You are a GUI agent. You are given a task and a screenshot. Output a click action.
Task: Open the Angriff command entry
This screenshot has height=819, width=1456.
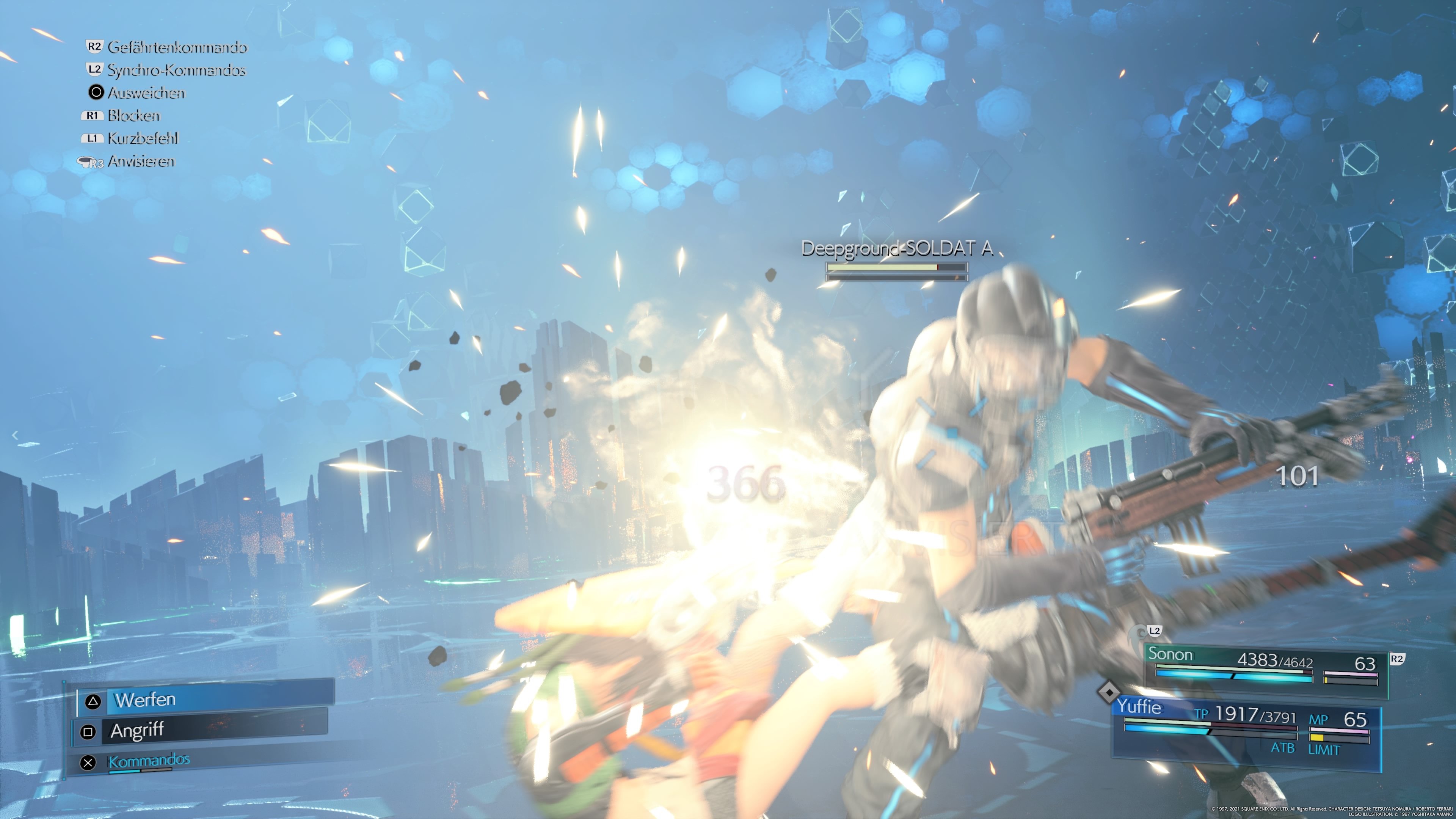[x=136, y=730]
